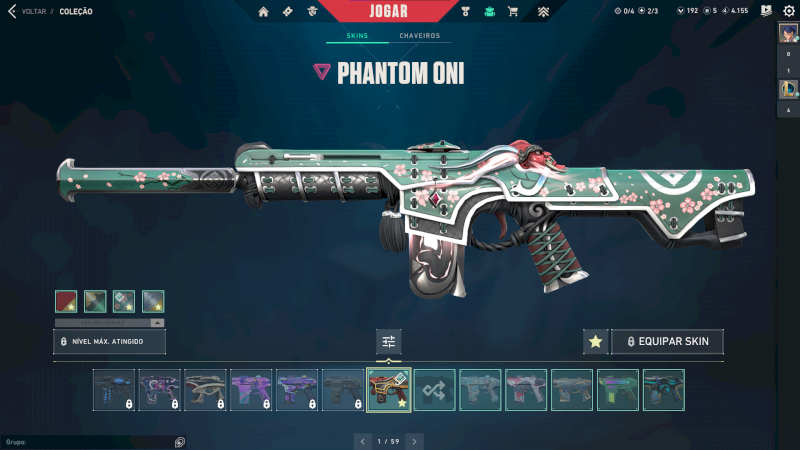Open the filter sliders button
Viewport: 800px width, 450px height.
click(x=389, y=342)
